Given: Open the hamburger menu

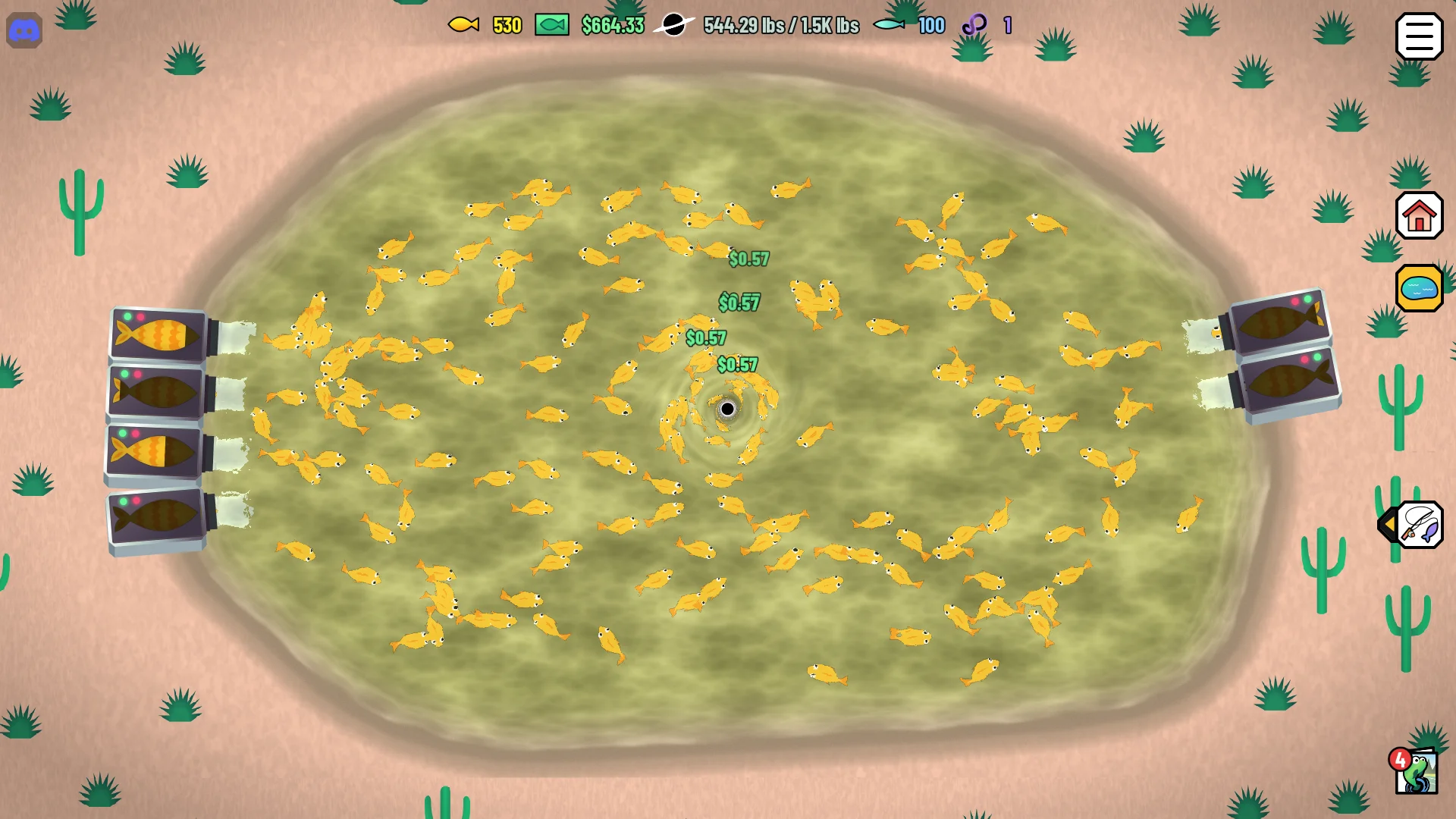Looking at the screenshot, I should [x=1419, y=36].
